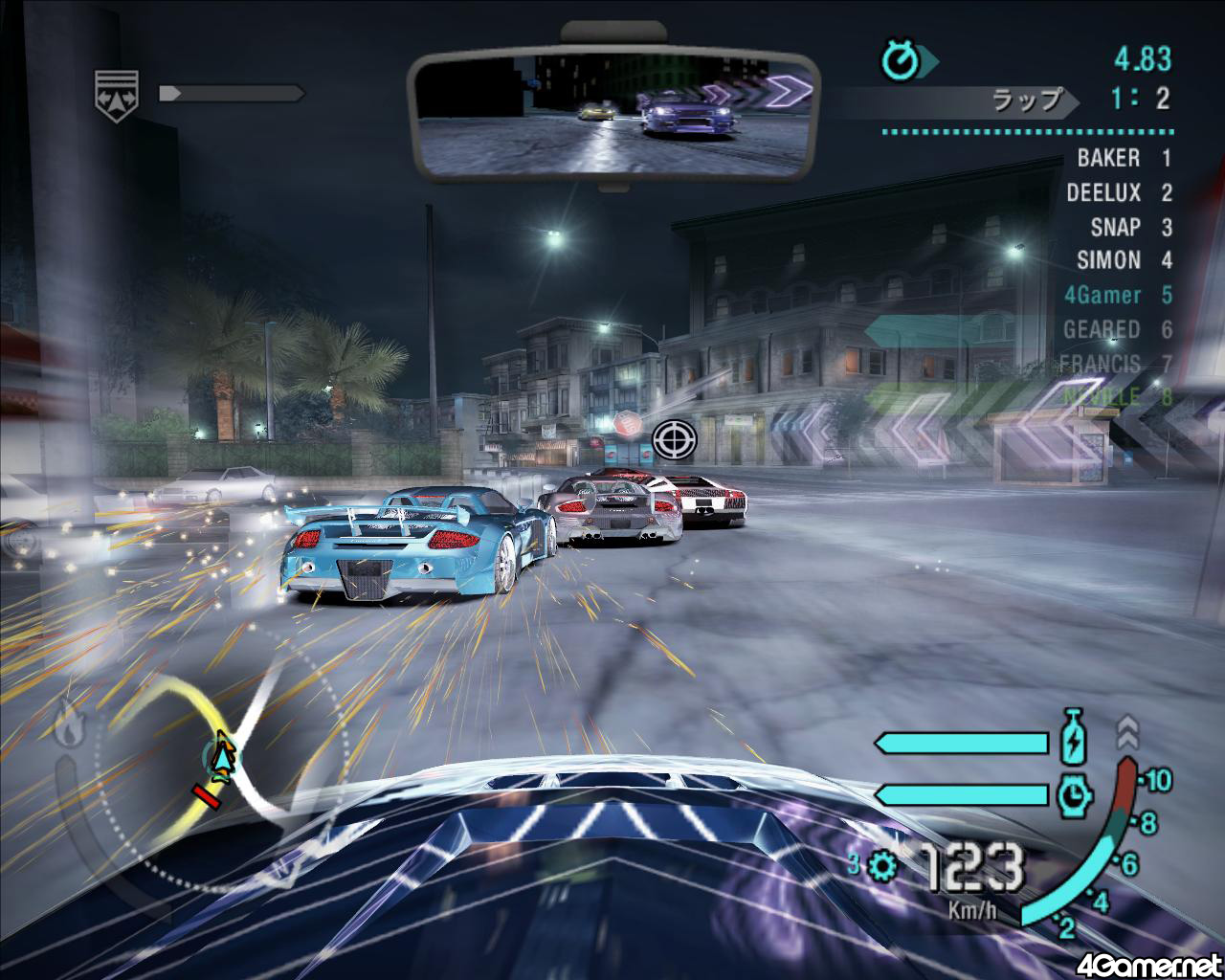
Task: Pick SIMON in the position list
Action: click(1123, 260)
